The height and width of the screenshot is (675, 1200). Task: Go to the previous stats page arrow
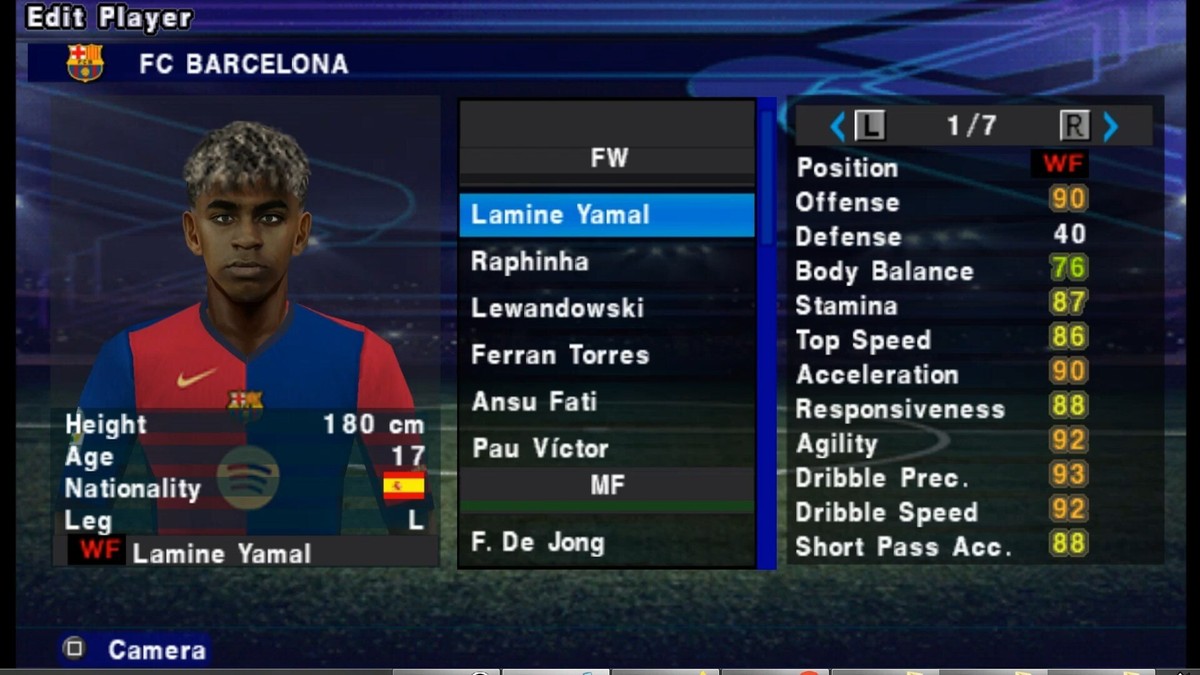(838, 126)
